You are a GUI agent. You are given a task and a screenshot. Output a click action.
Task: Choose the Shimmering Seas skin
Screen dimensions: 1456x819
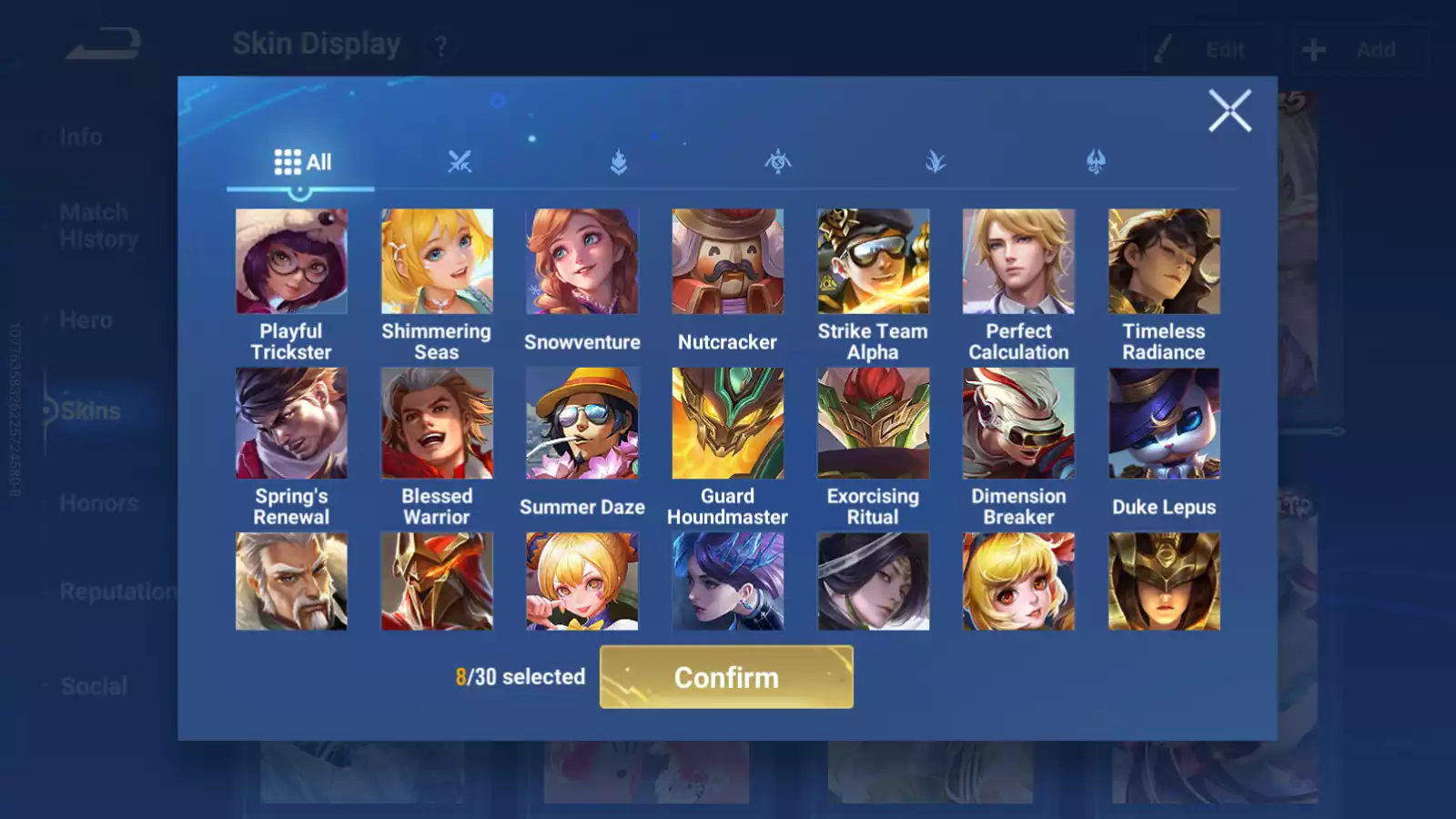coord(437,262)
